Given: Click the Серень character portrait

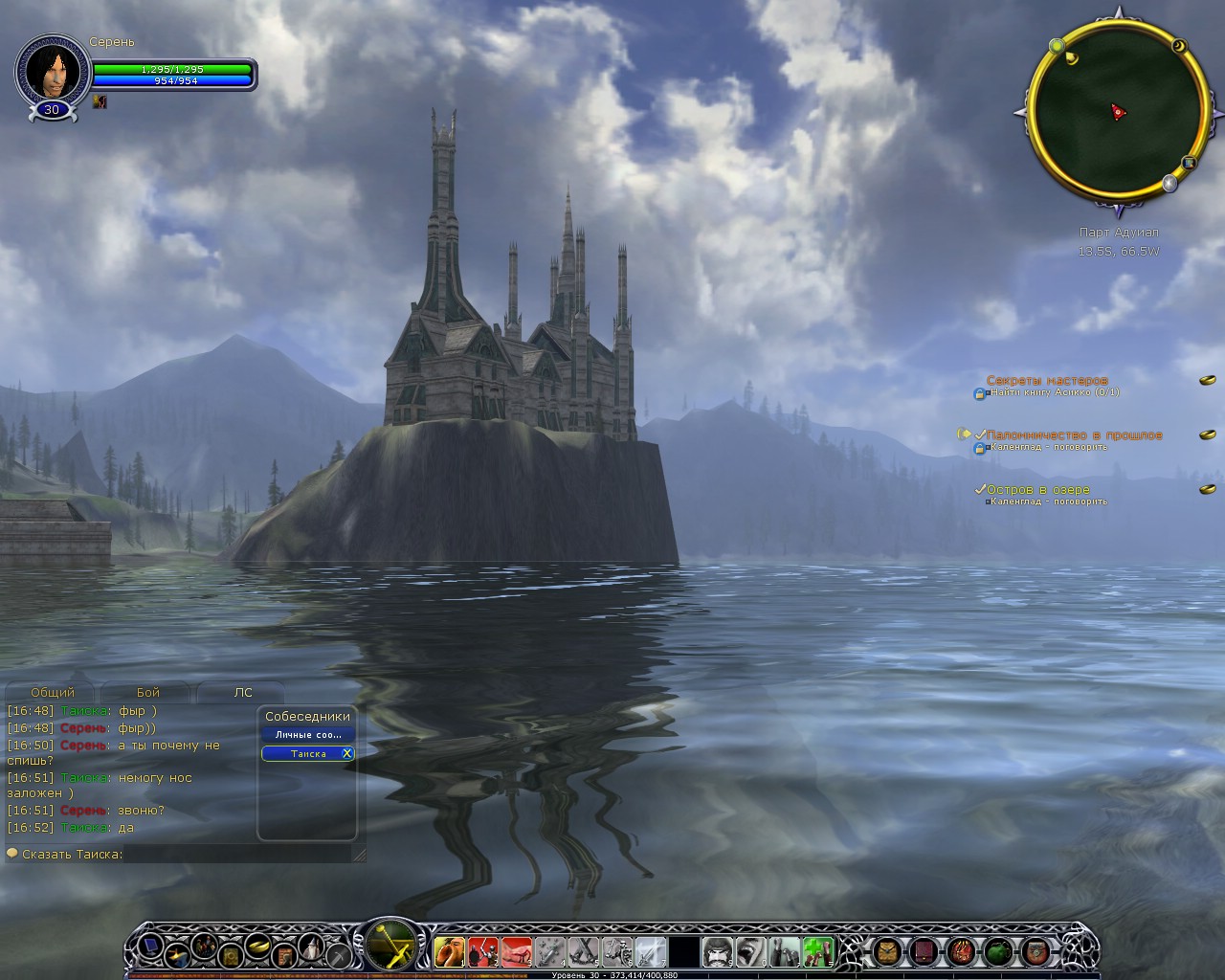Looking at the screenshot, I should click(x=52, y=71).
